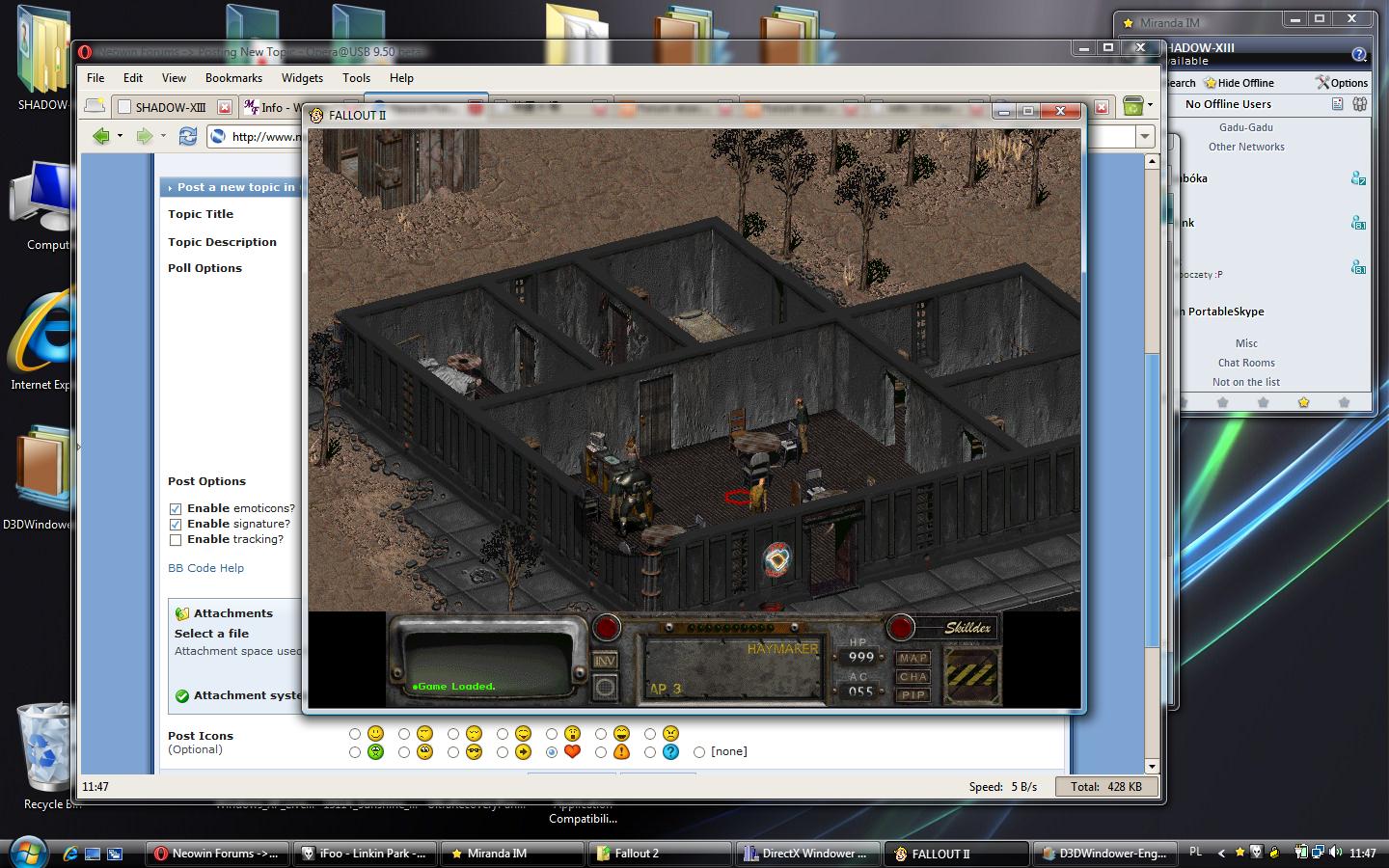This screenshot has width=1389, height=868.
Task: Click Miranda's contact details icon beside No Offline Users
Action: click(1337, 104)
